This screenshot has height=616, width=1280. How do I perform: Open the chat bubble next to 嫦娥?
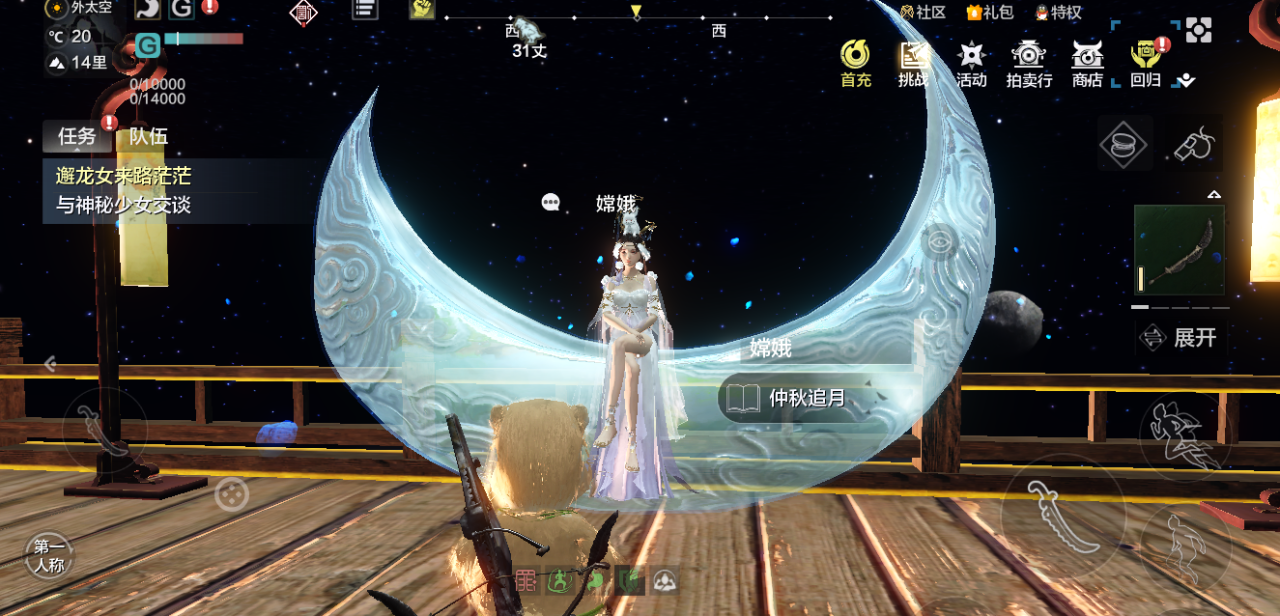(x=550, y=203)
